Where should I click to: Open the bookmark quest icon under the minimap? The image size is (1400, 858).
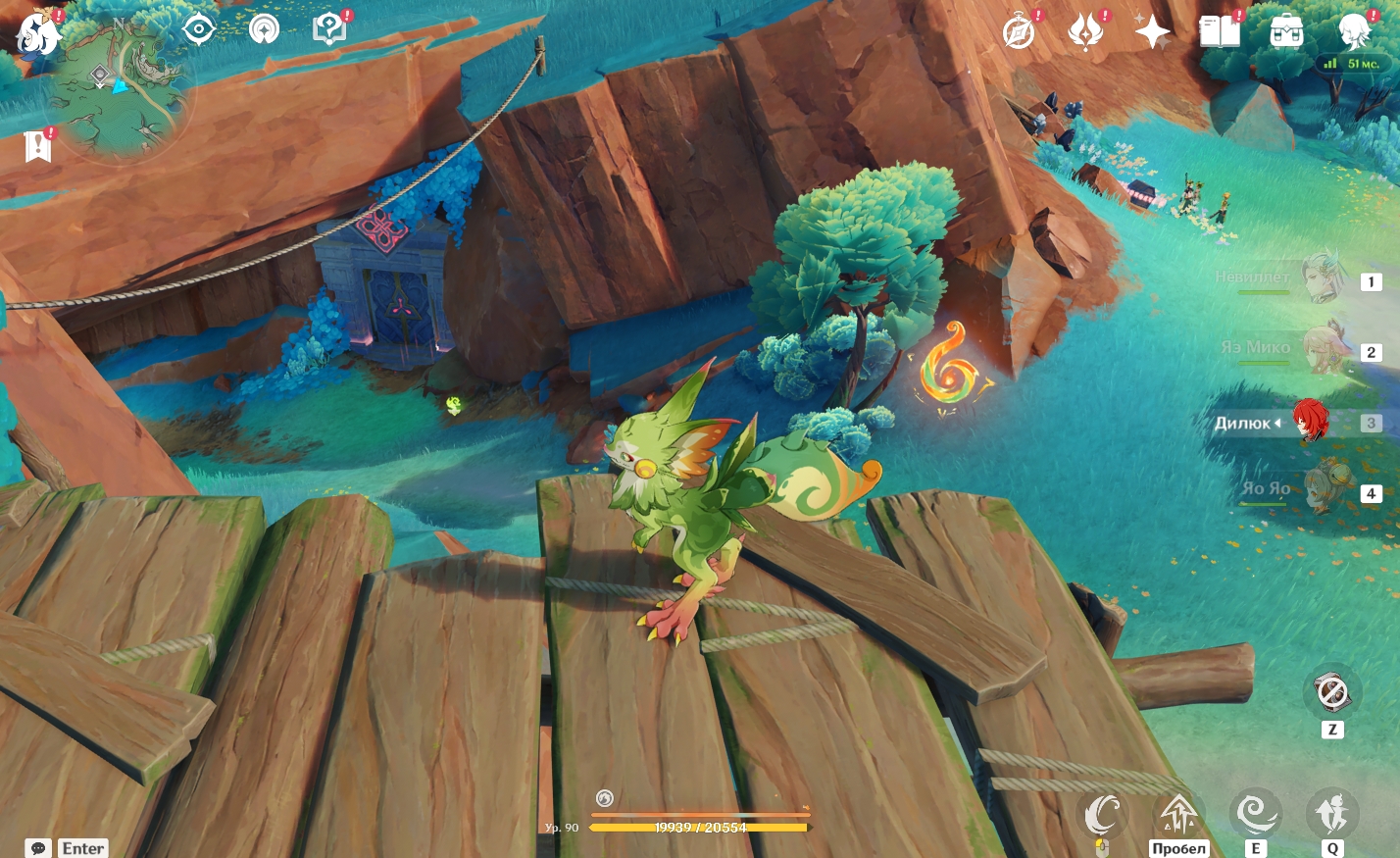(37, 146)
